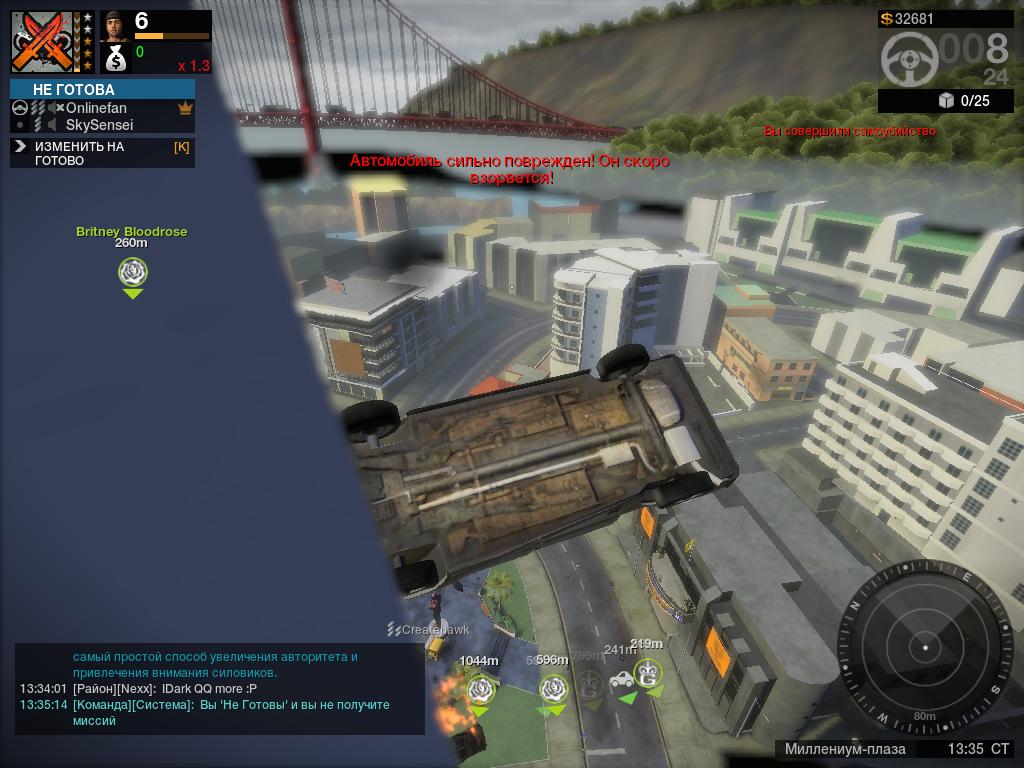Viewport: 1024px width, 768px height.
Task: Select the НЕ ГОТОВА status header
Action: point(102,89)
